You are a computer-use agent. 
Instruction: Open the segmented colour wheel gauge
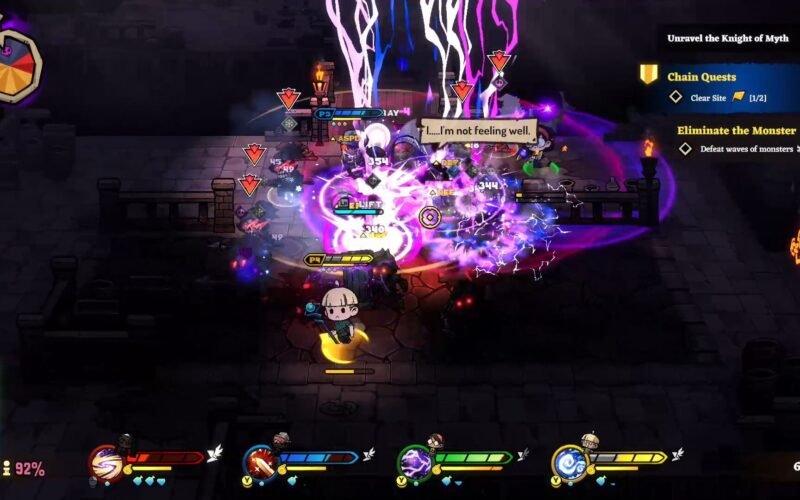pos(17,67)
